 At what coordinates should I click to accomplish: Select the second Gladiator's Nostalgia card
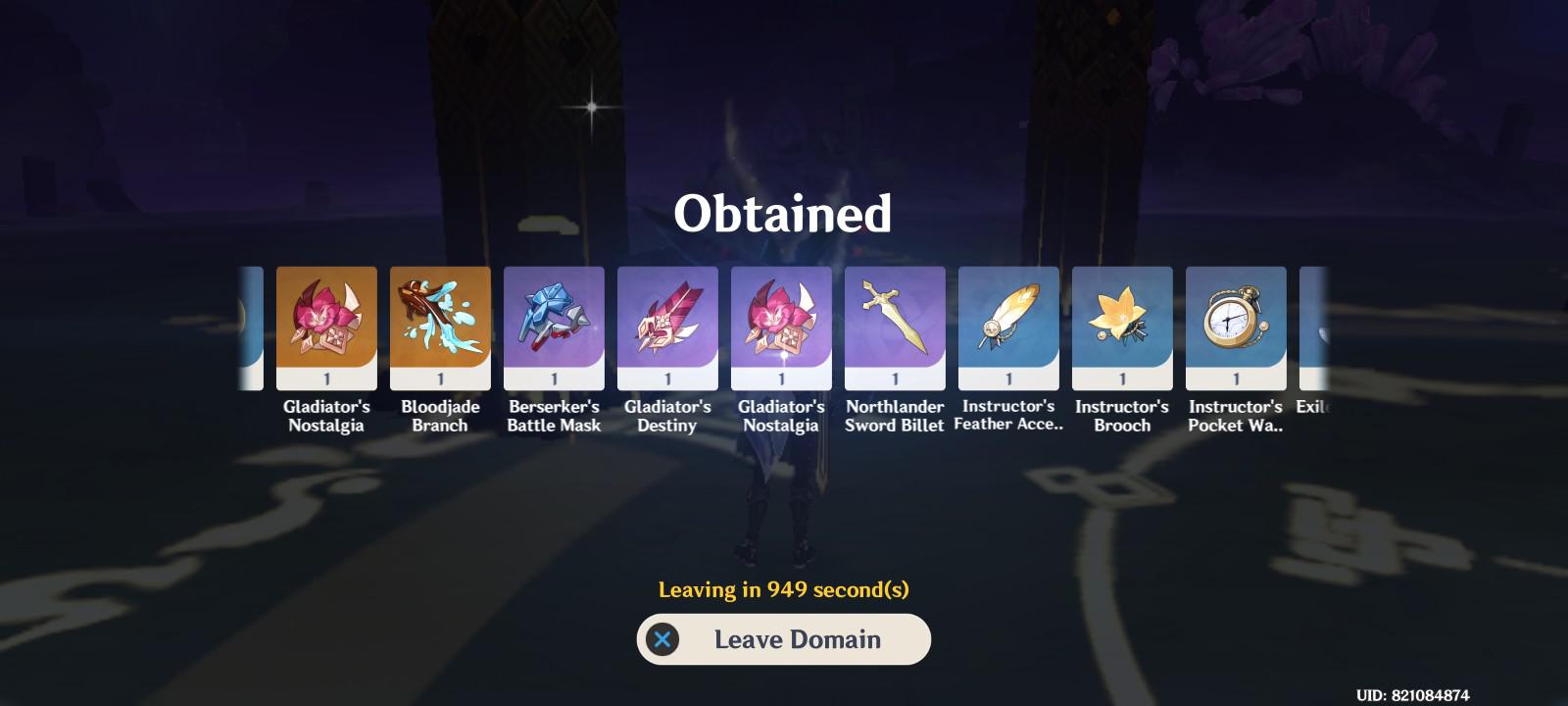[x=780, y=324]
